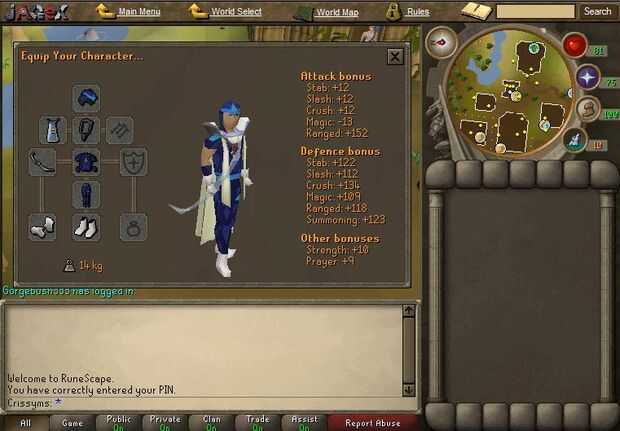Image resolution: width=620 pixels, height=431 pixels.
Task: Select the bow weapon slot
Action: (x=43, y=162)
